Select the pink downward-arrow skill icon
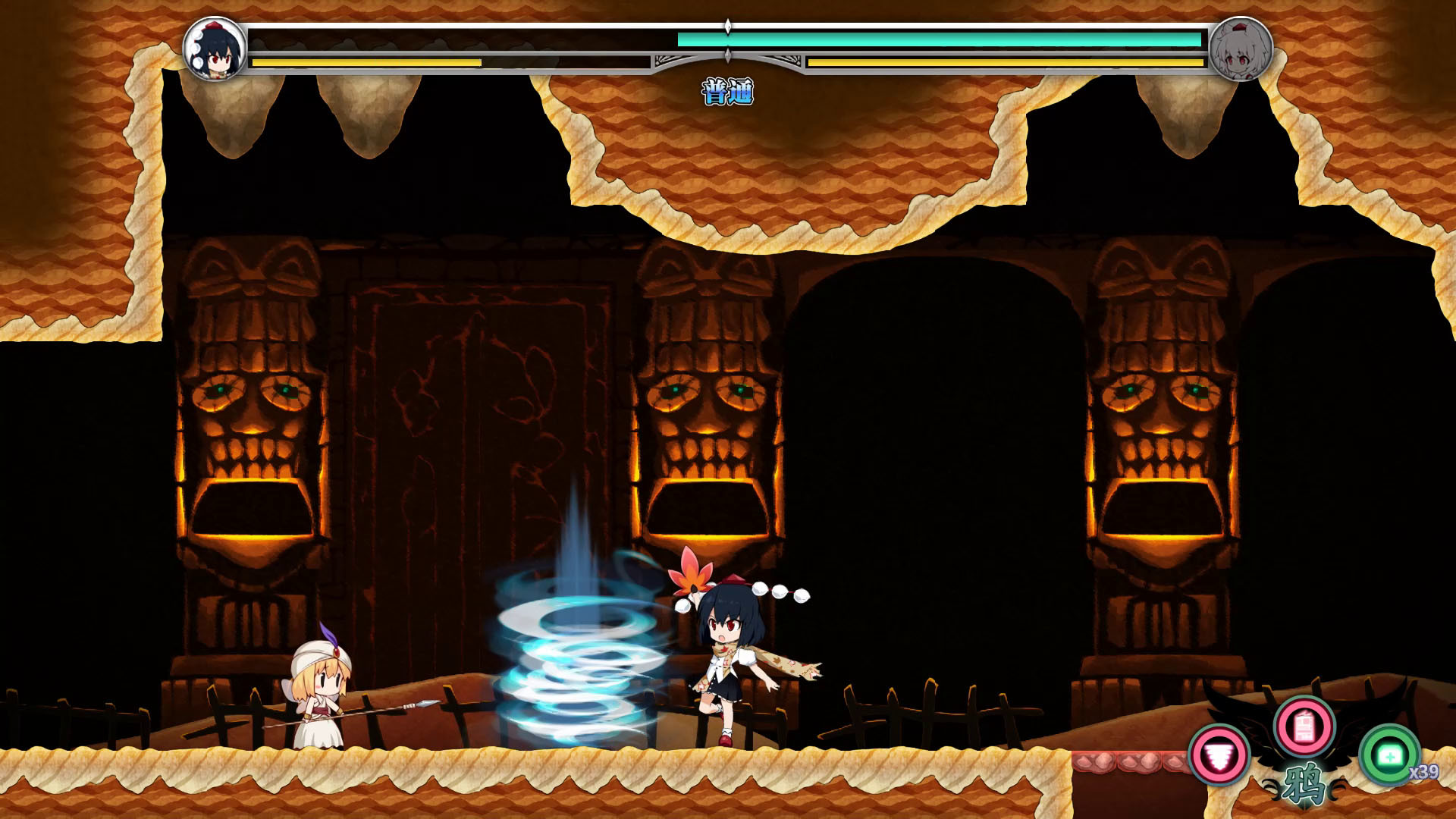1456x819 pixels. tap(1220, 755)
